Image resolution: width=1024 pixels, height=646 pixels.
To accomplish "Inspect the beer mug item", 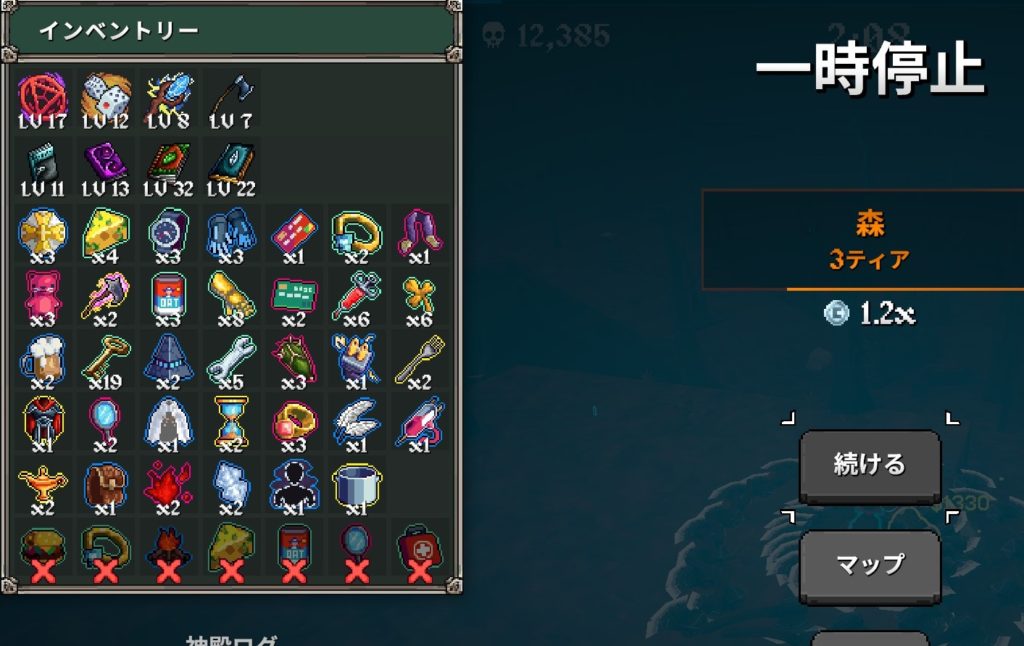I will click(42, 358).
